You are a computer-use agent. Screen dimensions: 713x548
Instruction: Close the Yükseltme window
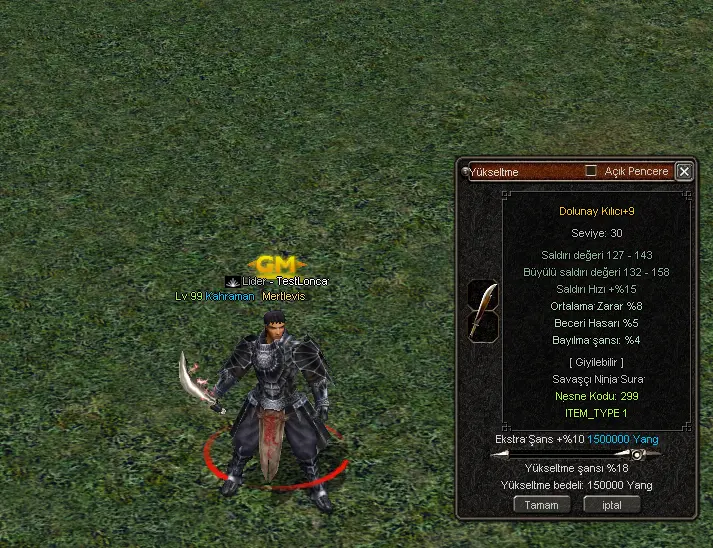[x=684, y=171]
